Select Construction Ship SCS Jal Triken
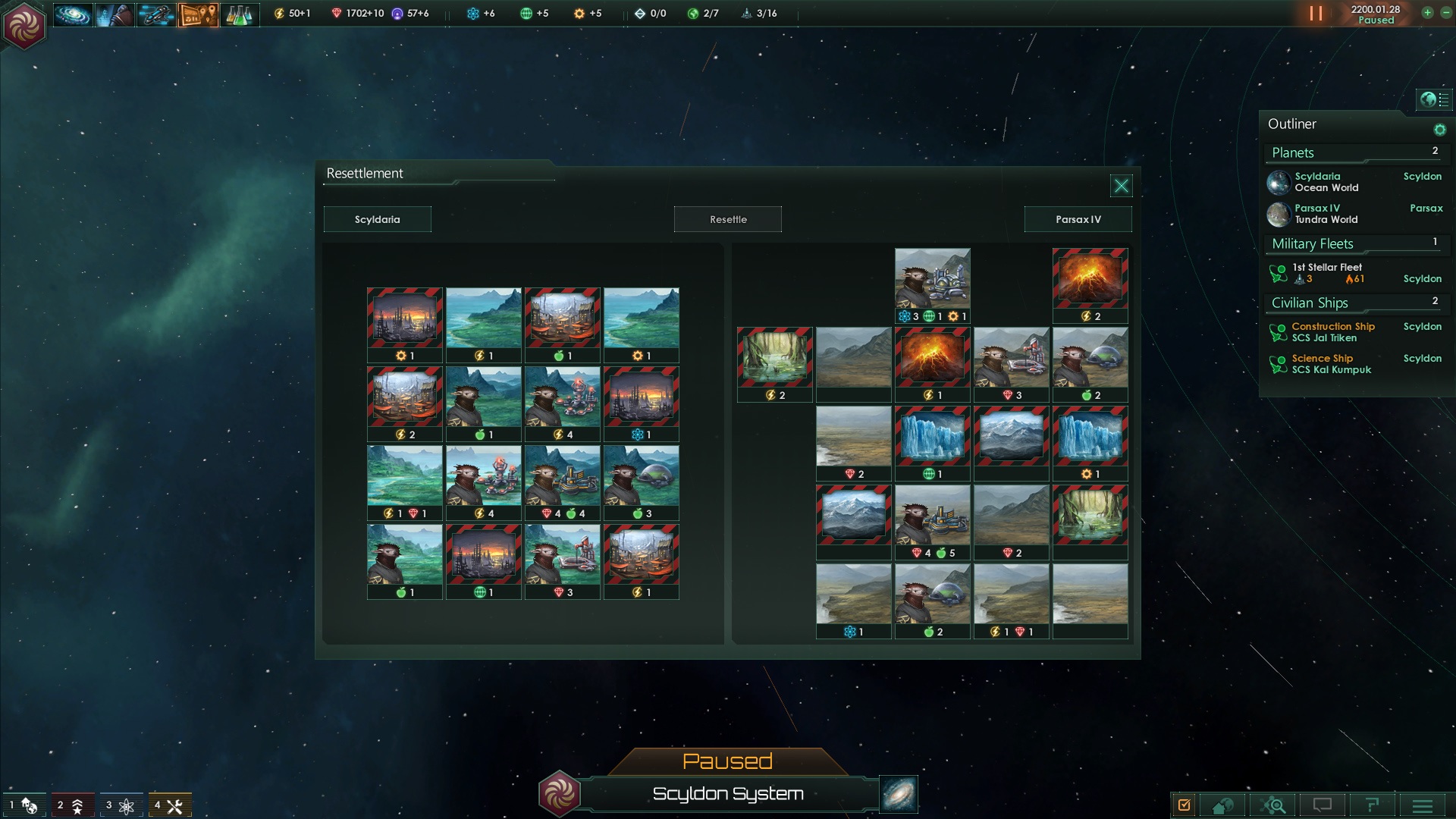 [1332, 332]
